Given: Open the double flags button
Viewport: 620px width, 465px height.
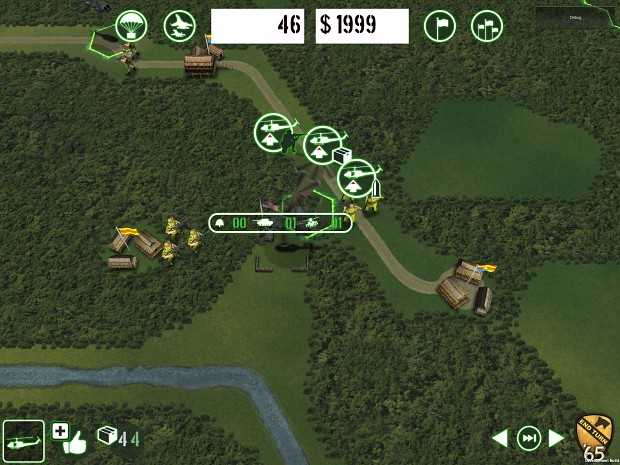Looking at the screenshot, I should [x=486, y=26].
